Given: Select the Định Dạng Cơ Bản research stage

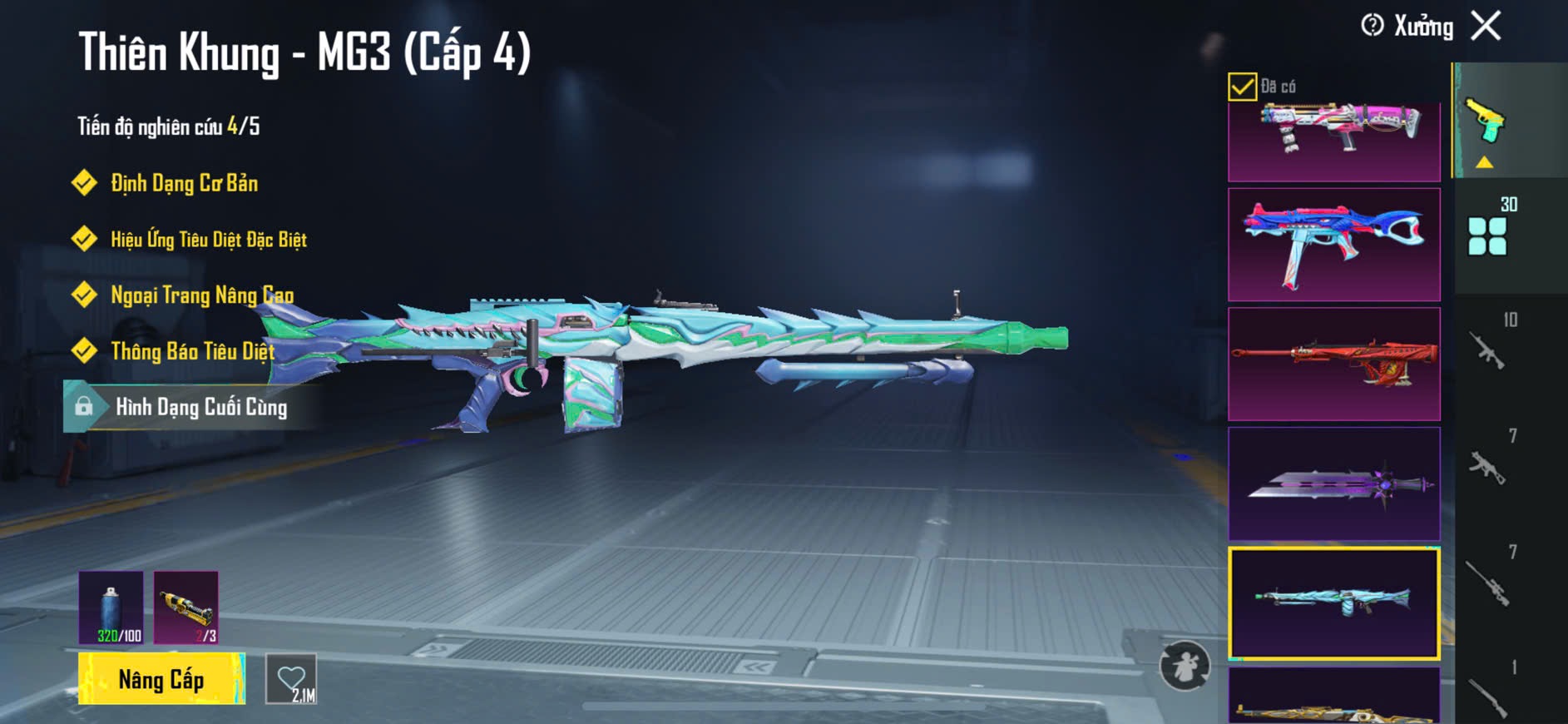Looking at the screenshot, I should [x=184, y=183].
